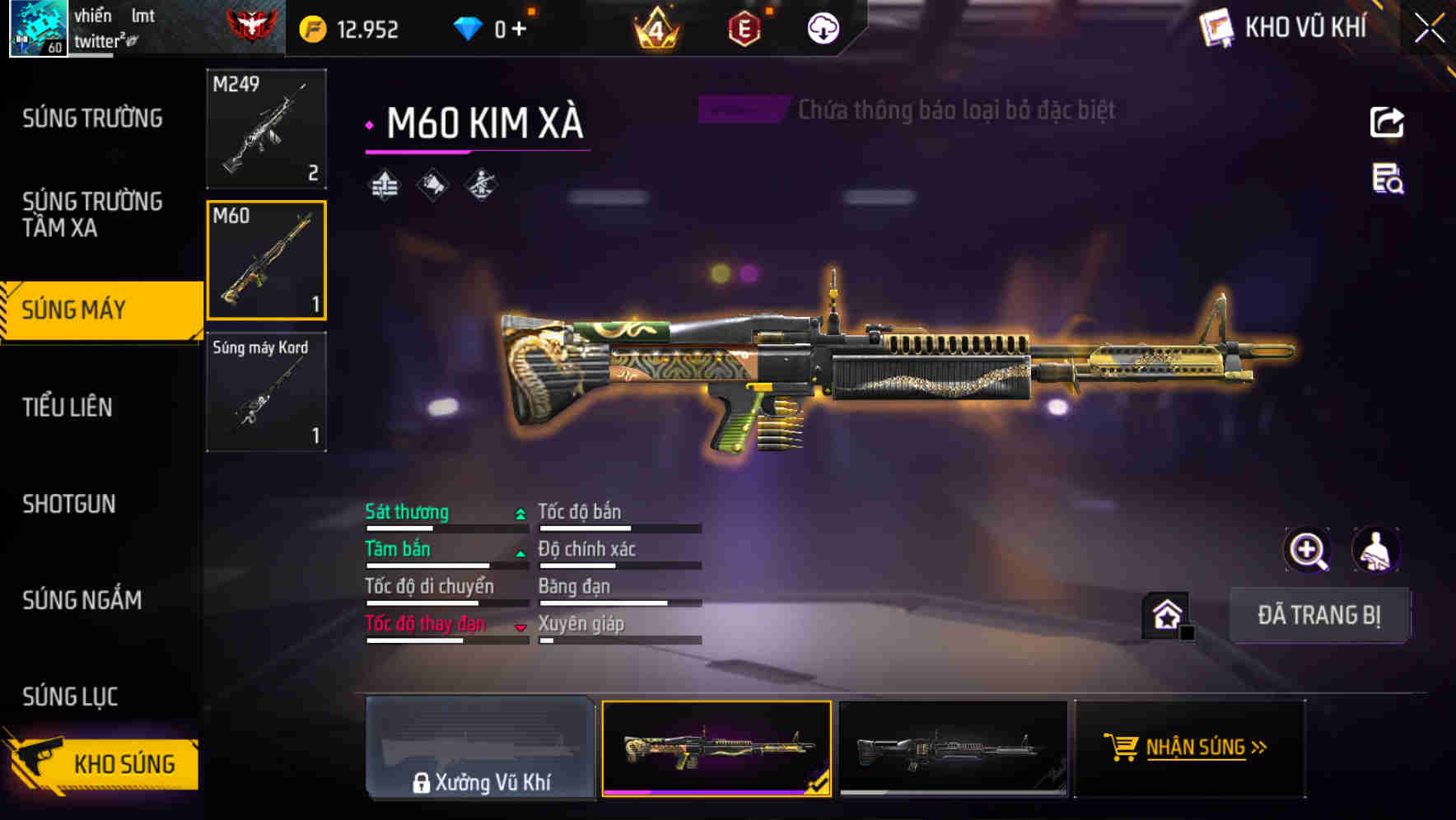Select the magnifier zoom icon near ĐÃ TRANG BỊ

pos(1306,550)
